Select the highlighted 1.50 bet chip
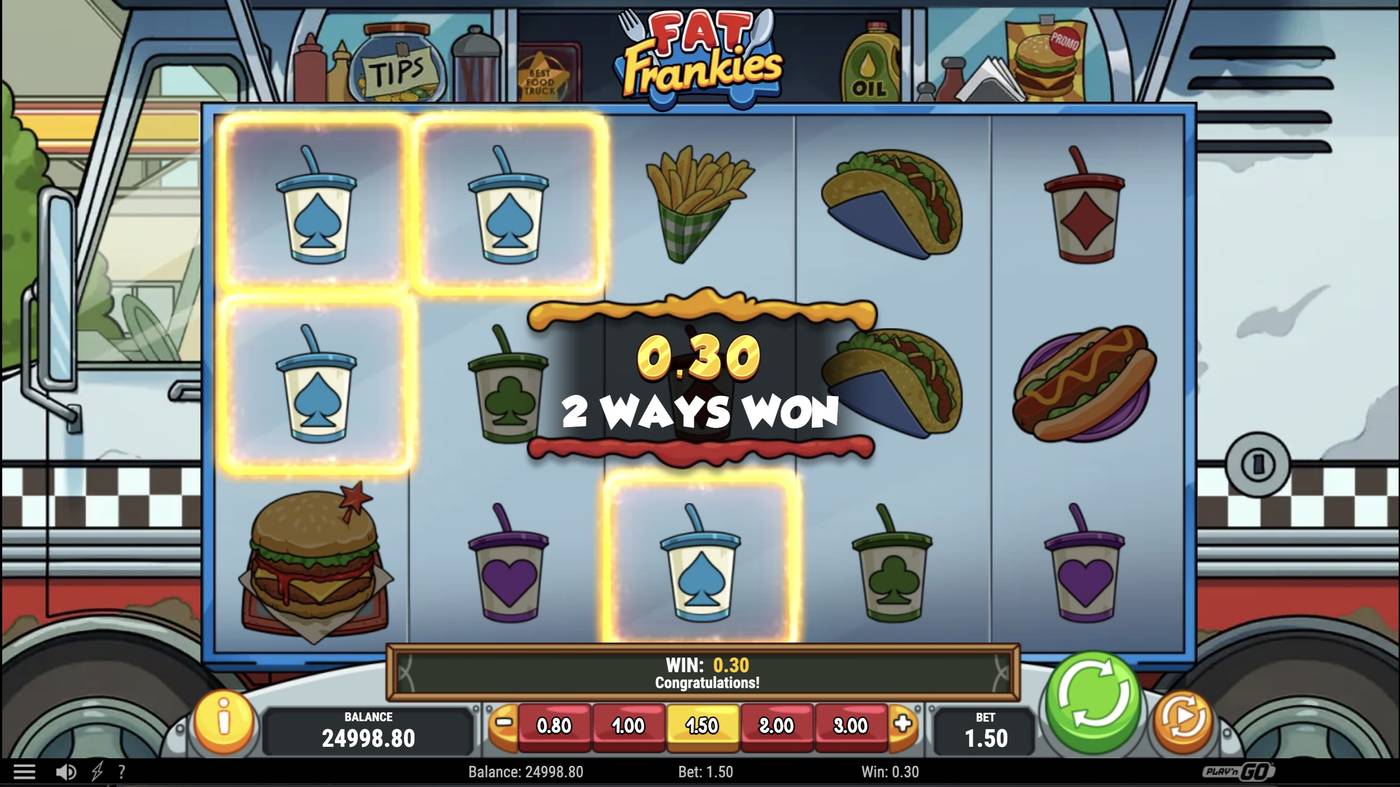This screenshot has height=787, width=1400. click(x=703, y=726)
